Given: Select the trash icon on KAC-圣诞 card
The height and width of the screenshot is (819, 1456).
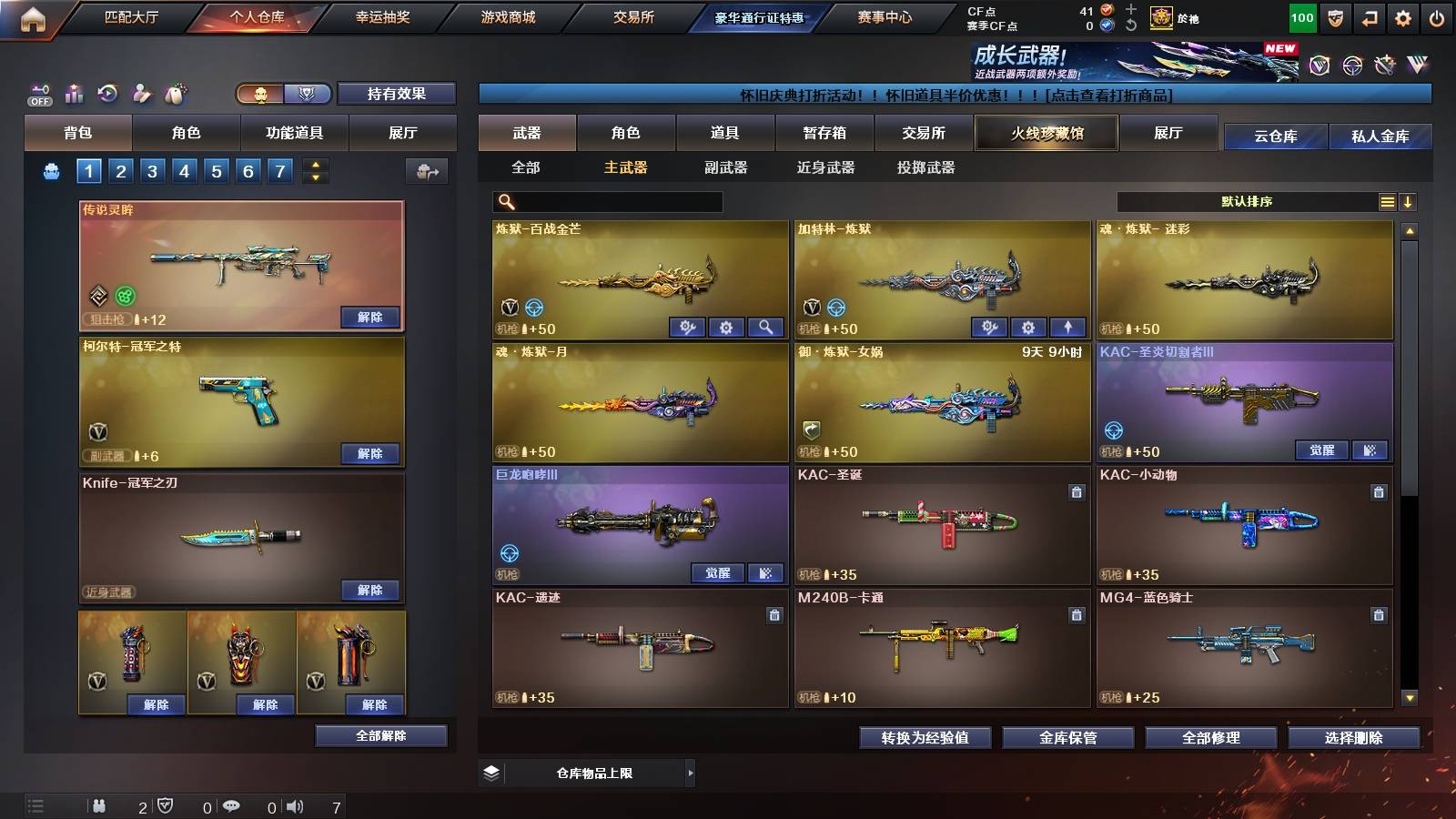Looking at the screenshot, I should point(1077,490).
